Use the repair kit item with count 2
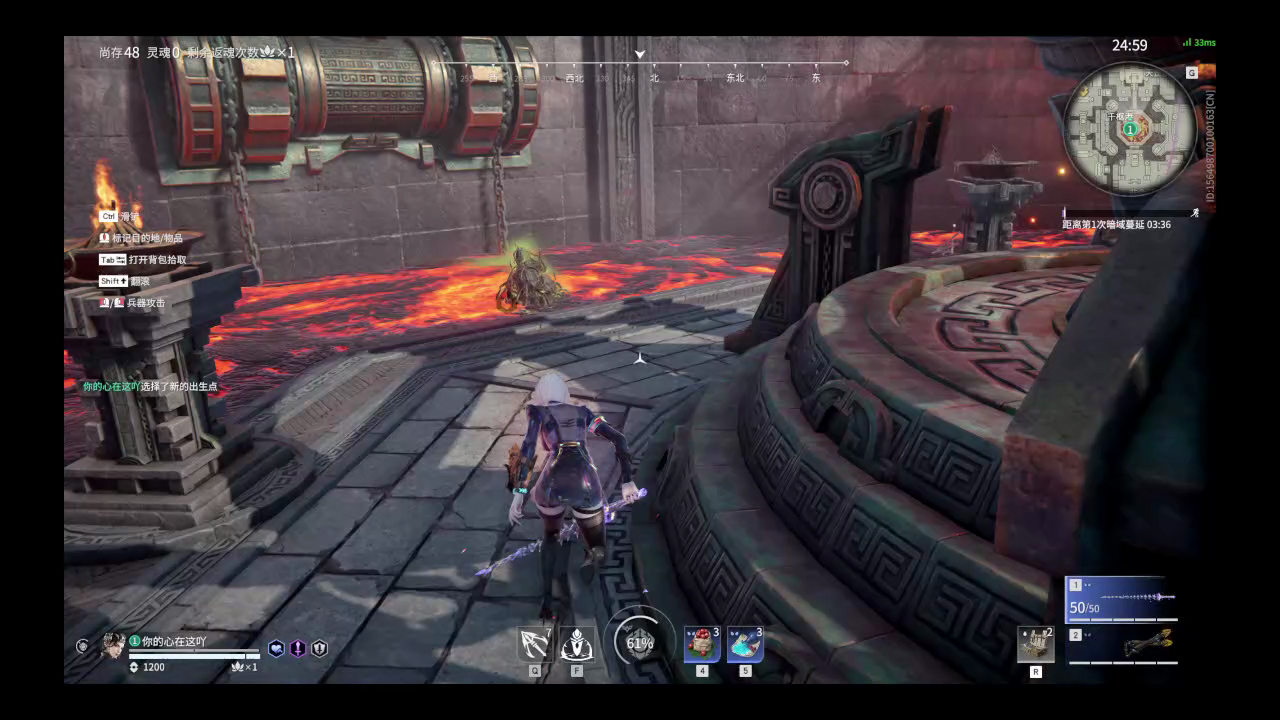The height and width of the screenshot is (720, 1280). (x=1035, y=645)
